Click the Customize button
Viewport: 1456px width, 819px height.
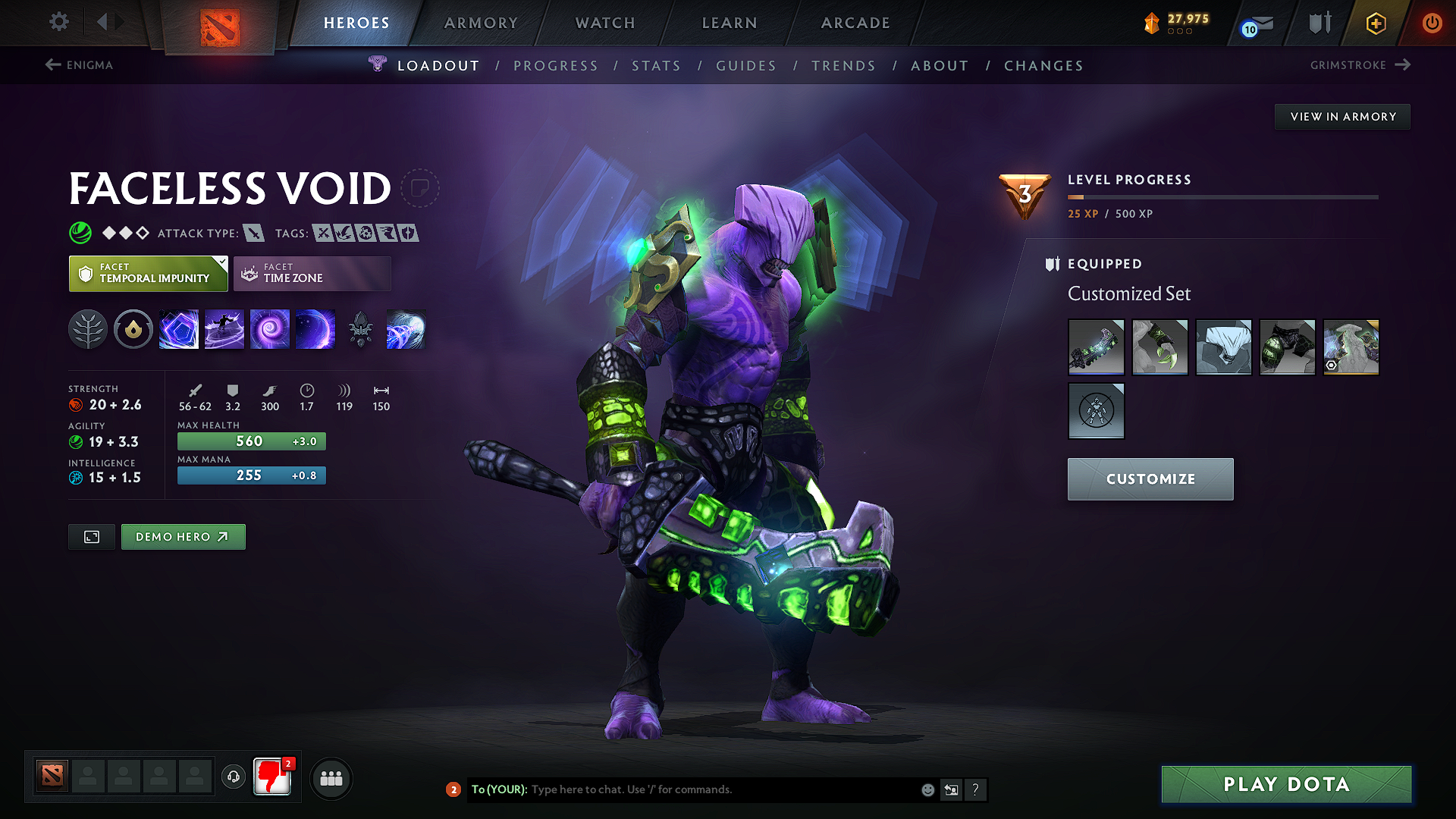coord(1150,479)
